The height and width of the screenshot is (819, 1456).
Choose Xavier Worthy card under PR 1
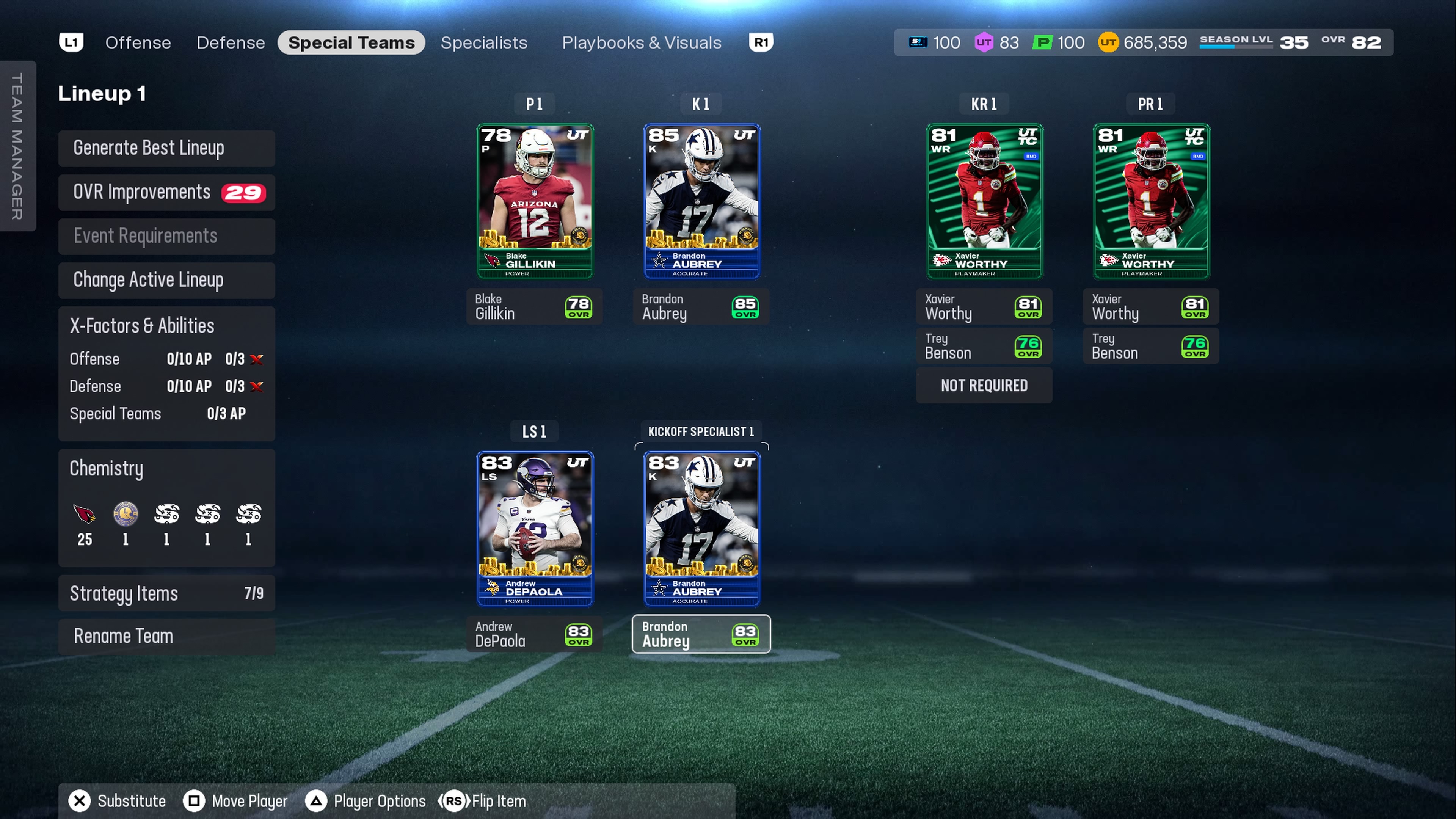pos(1151,201)
